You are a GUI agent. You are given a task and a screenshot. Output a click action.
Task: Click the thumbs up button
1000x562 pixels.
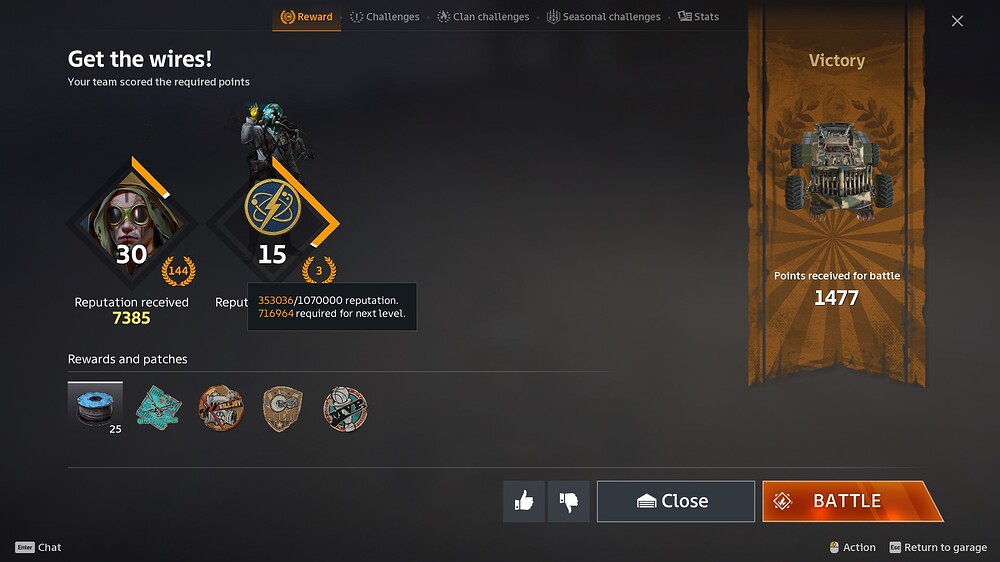point(524,501)
